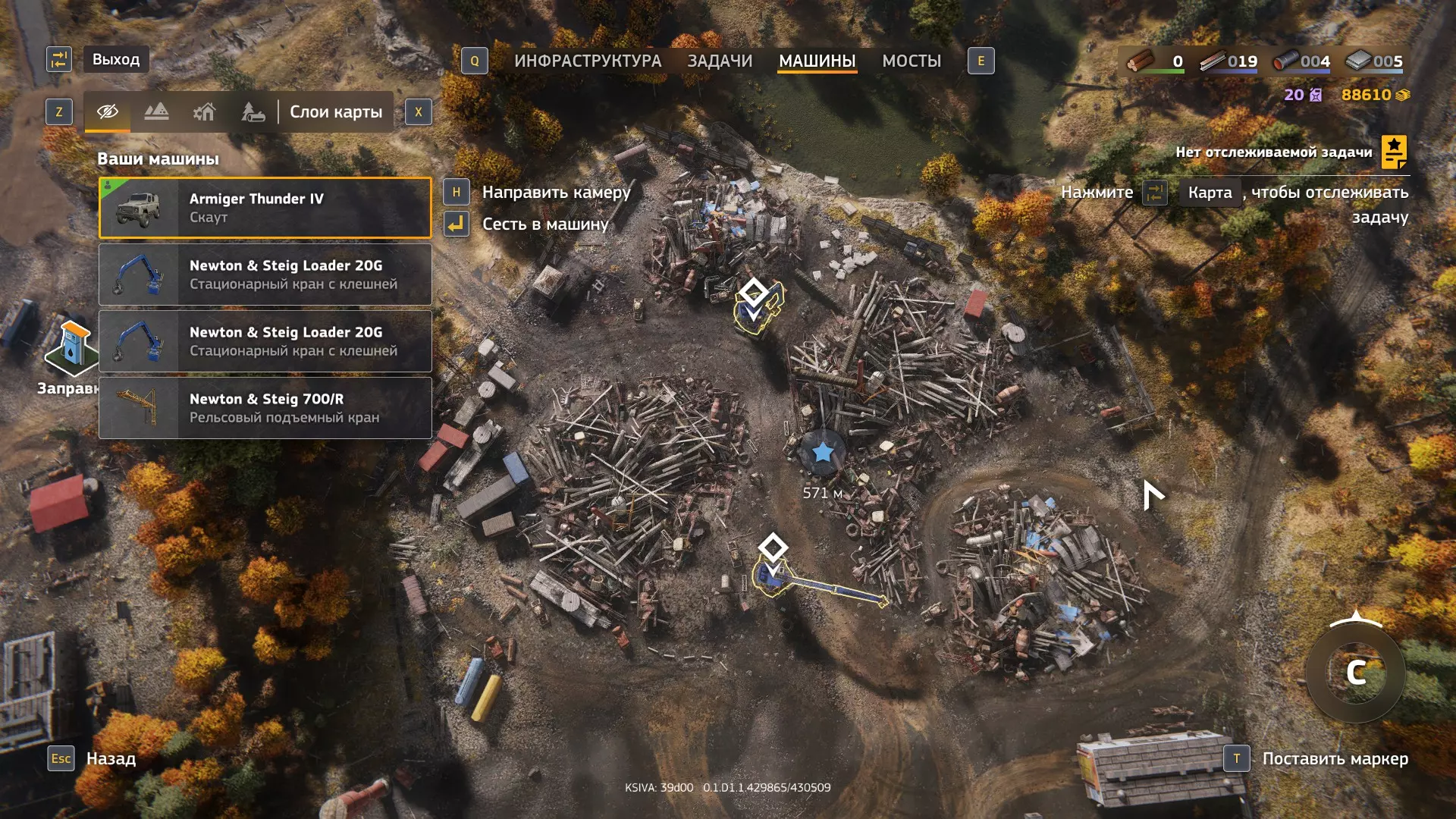Select the МАШИНЫ tab
1456x819 pixels.
(x=817, y=61)
